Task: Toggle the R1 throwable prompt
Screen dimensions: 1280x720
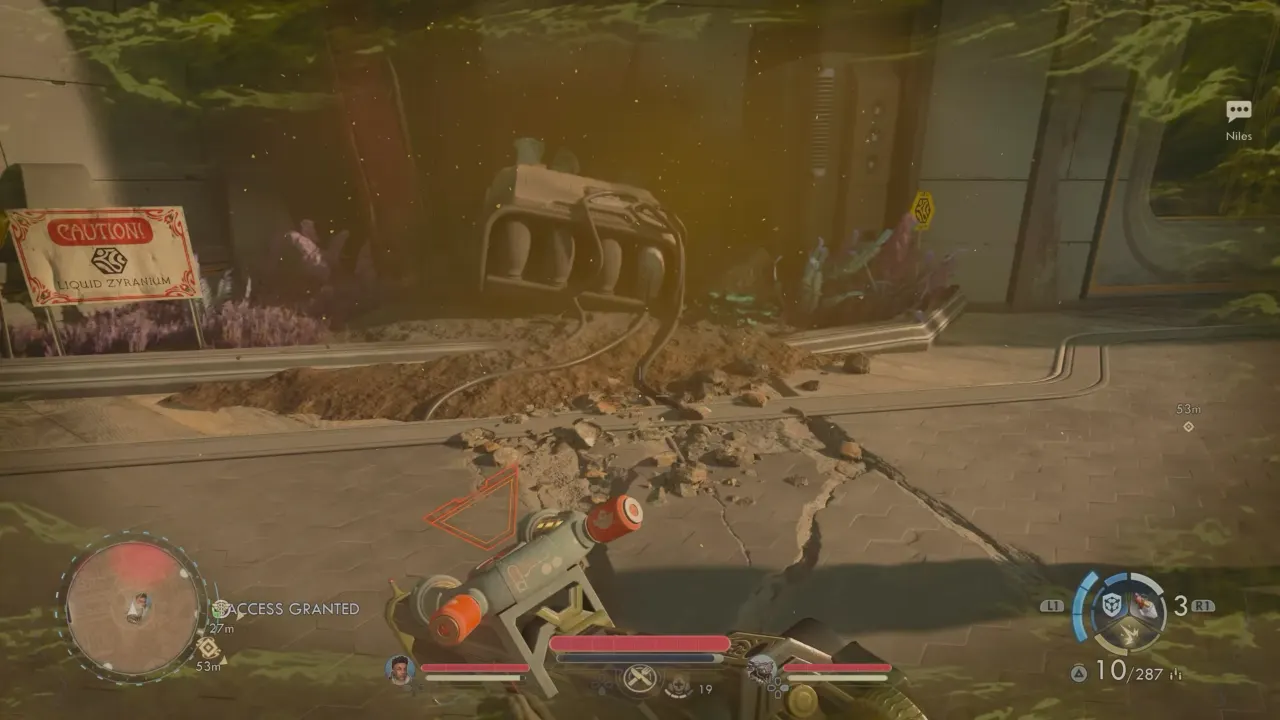Action: click(1202, 607)
